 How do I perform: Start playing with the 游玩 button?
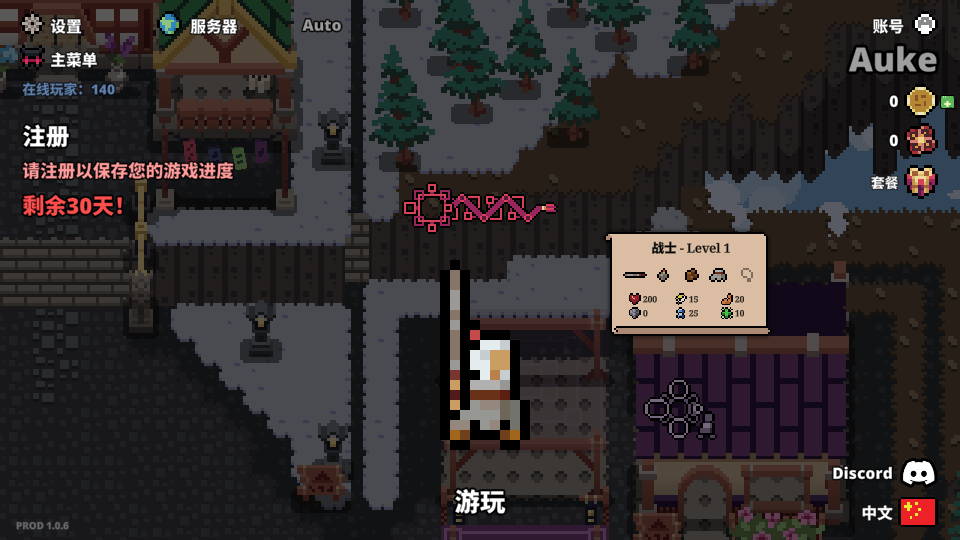[x=480, y=502]
